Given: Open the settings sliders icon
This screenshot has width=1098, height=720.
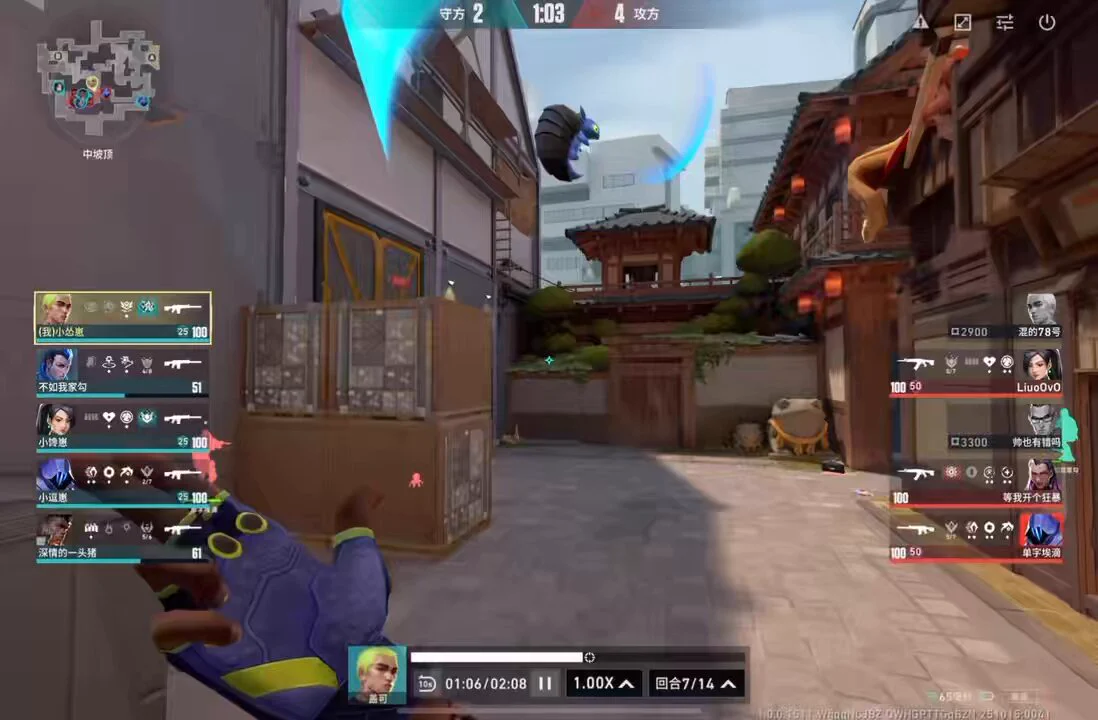Looking at the screenshot, I should point(1005,22).
